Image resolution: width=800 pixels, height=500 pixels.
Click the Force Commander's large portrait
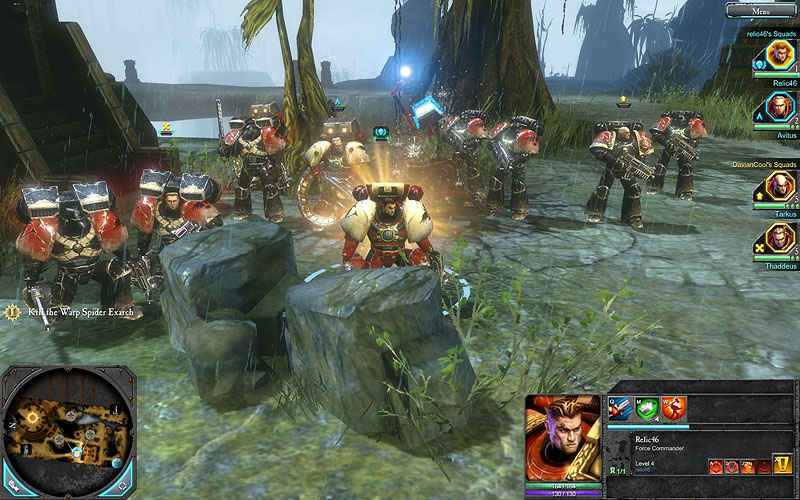(x=563, y=438)
